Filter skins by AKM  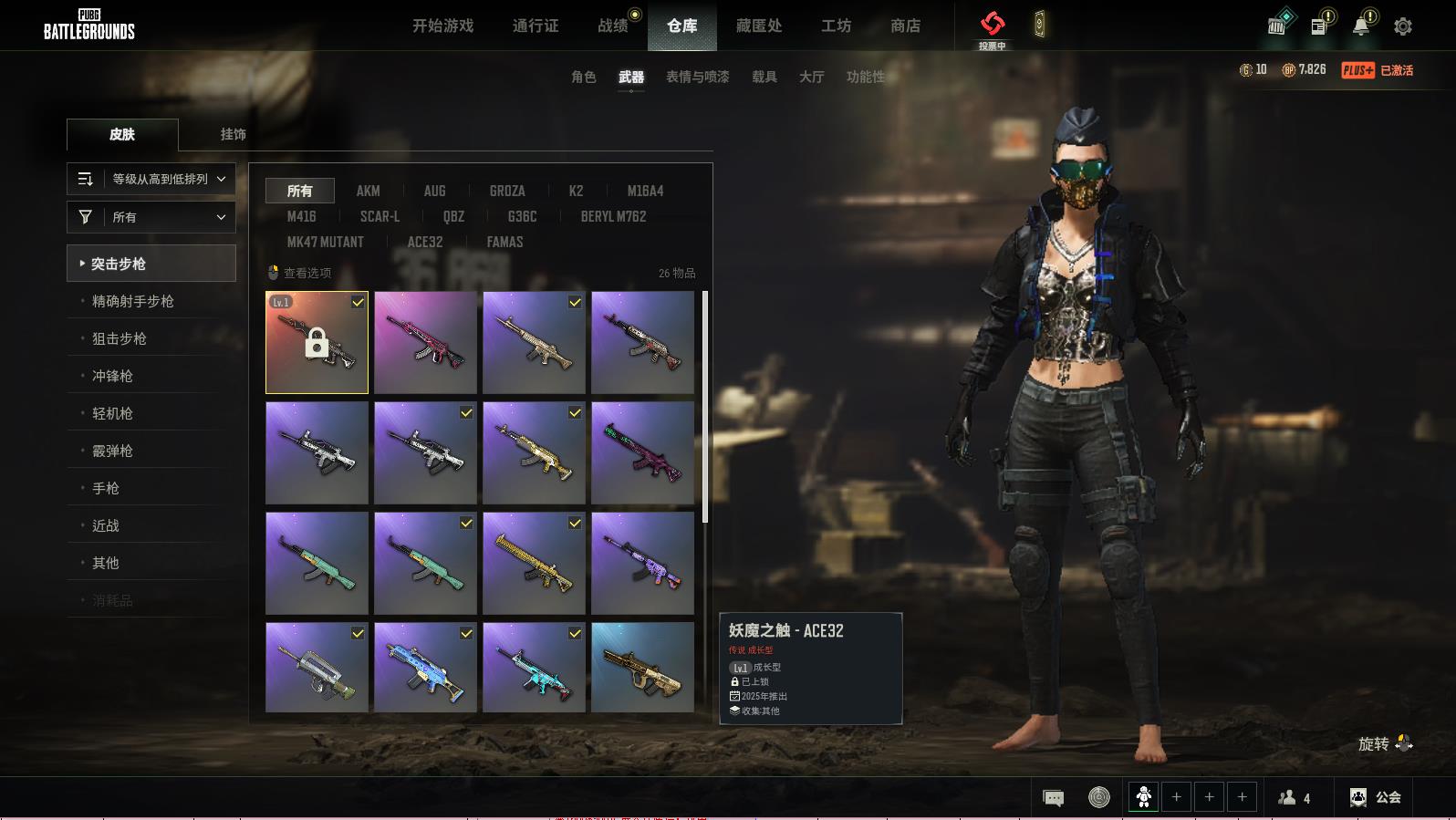click(x=368, y=191)
